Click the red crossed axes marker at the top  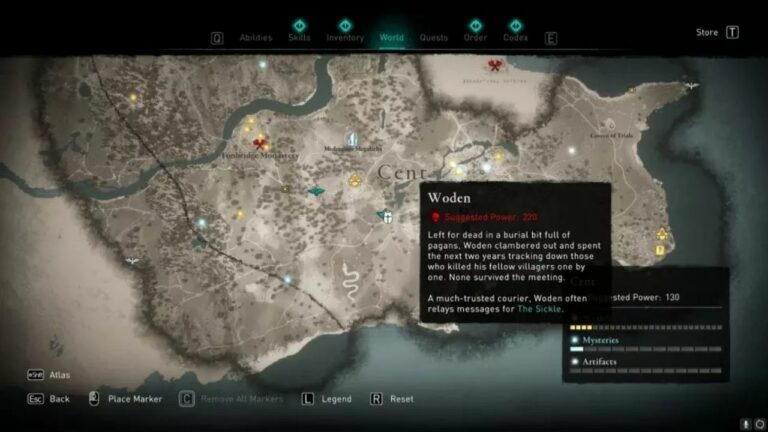(494, 65)
